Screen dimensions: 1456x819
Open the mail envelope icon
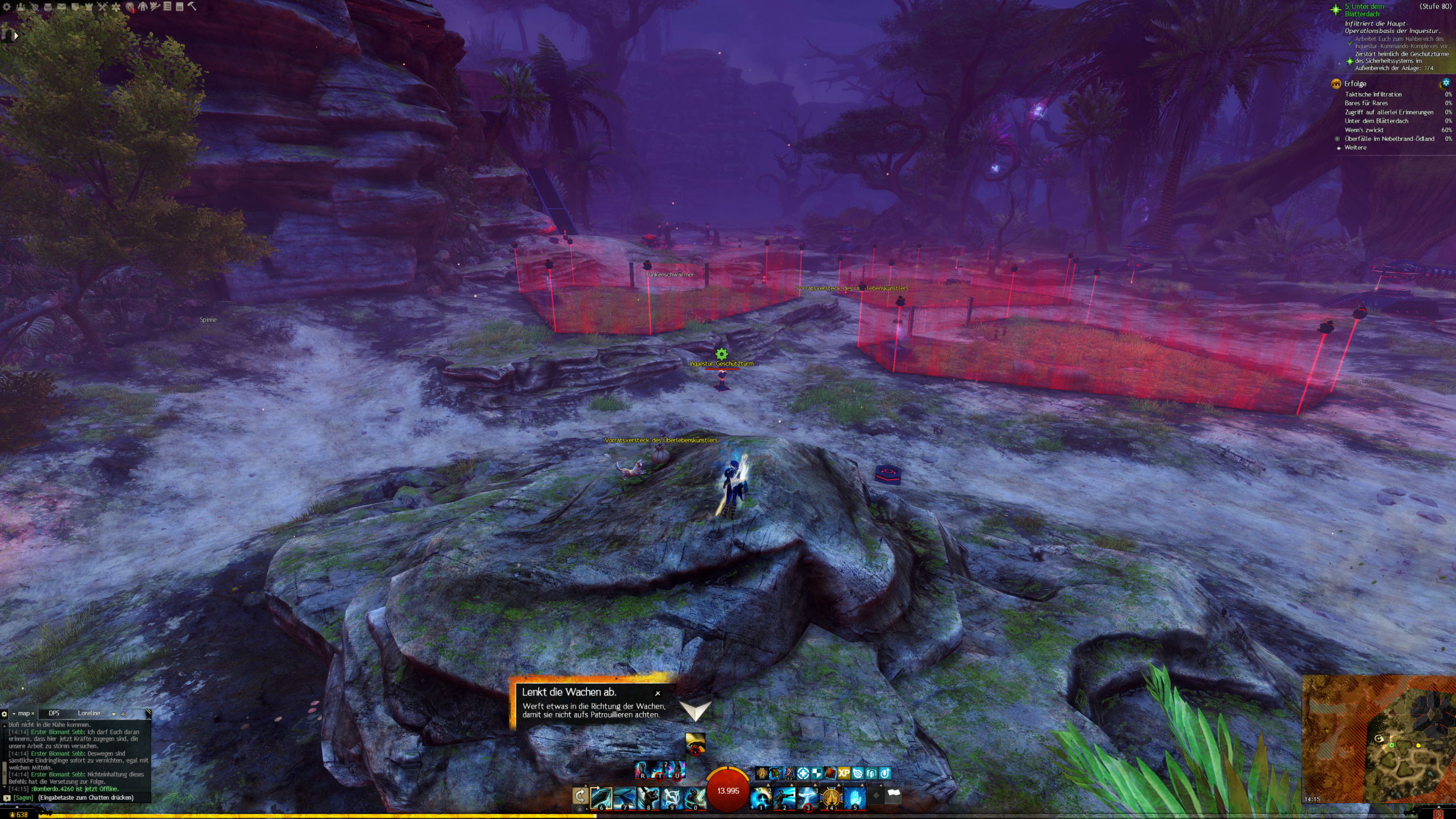point(61,7)
